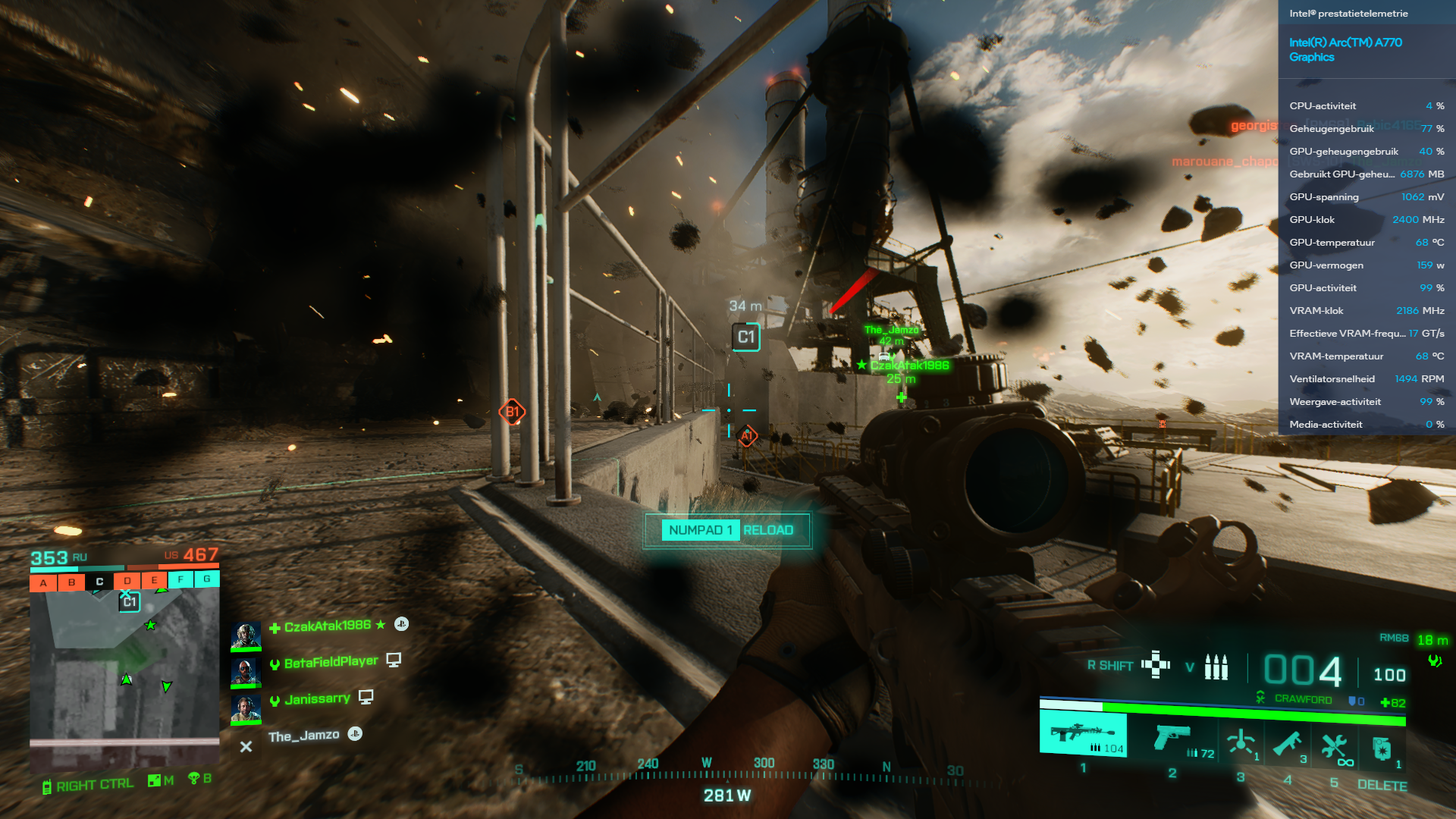Viewport: 1456px width, 819px height.
Task: Click the Intel Arc A770 Graphics overlay title
Action: click(1345, 49)
